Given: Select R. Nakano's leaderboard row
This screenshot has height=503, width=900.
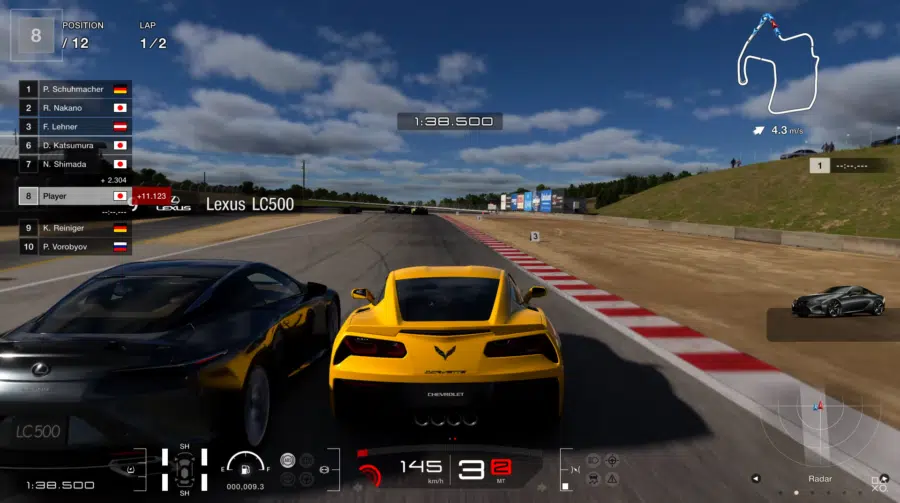Looking at the screenshot, I should click(75, 107).
